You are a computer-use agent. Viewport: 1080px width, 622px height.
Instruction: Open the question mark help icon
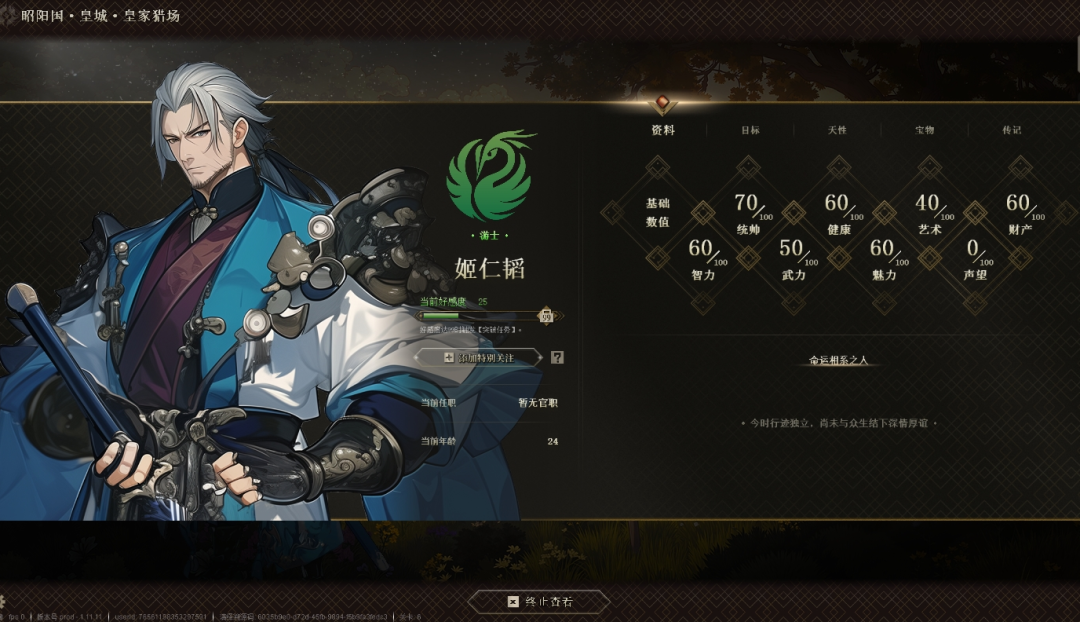point(557,357)
